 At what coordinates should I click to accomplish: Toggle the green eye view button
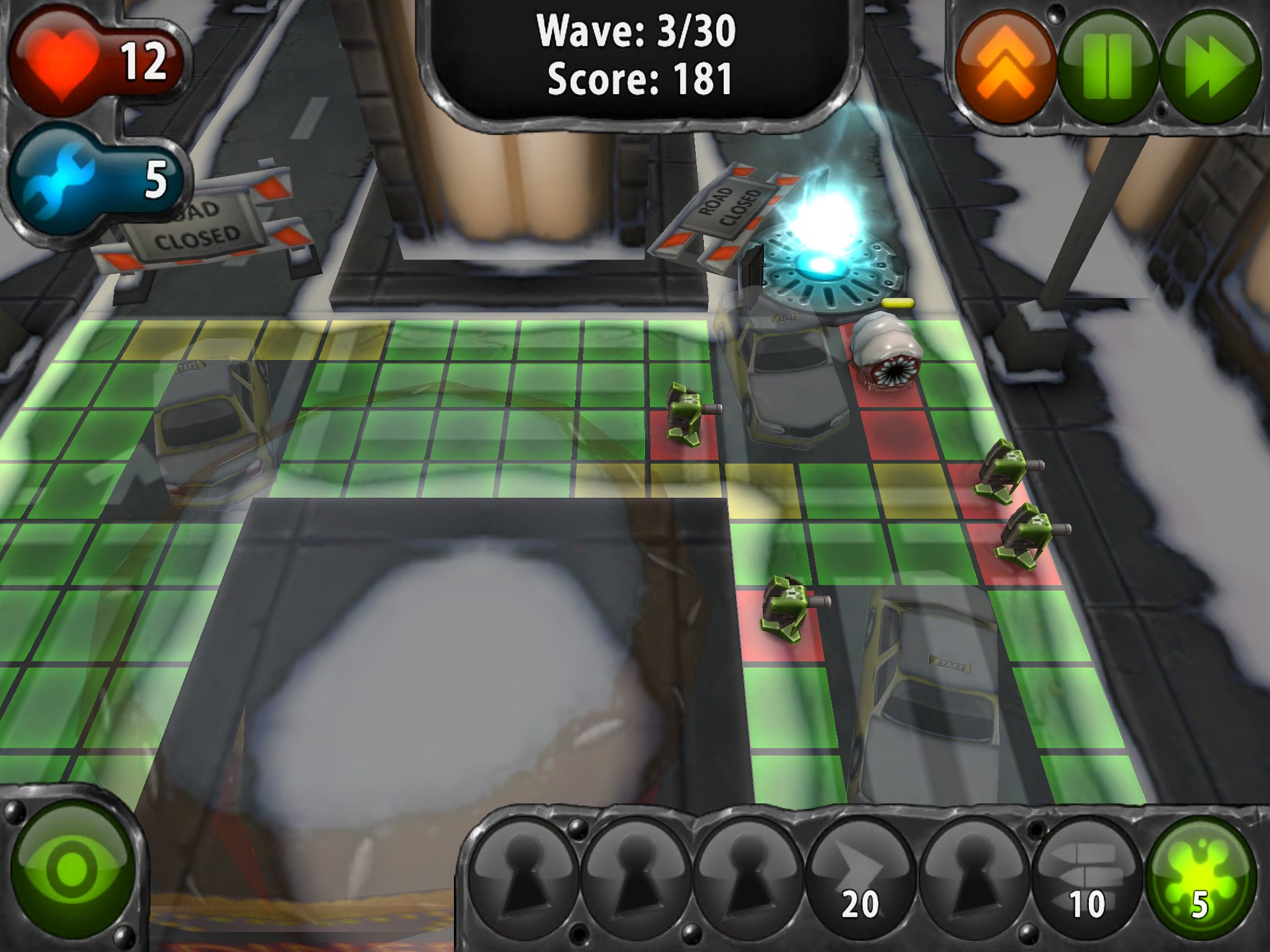click(x=73, y=868)
